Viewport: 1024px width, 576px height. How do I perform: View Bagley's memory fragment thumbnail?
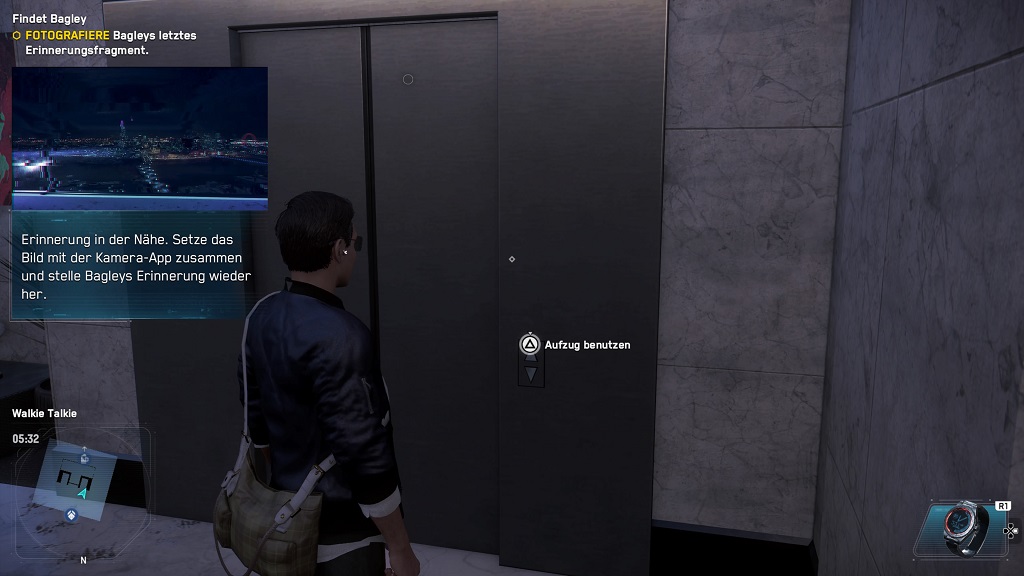click(x=140, y=137)
